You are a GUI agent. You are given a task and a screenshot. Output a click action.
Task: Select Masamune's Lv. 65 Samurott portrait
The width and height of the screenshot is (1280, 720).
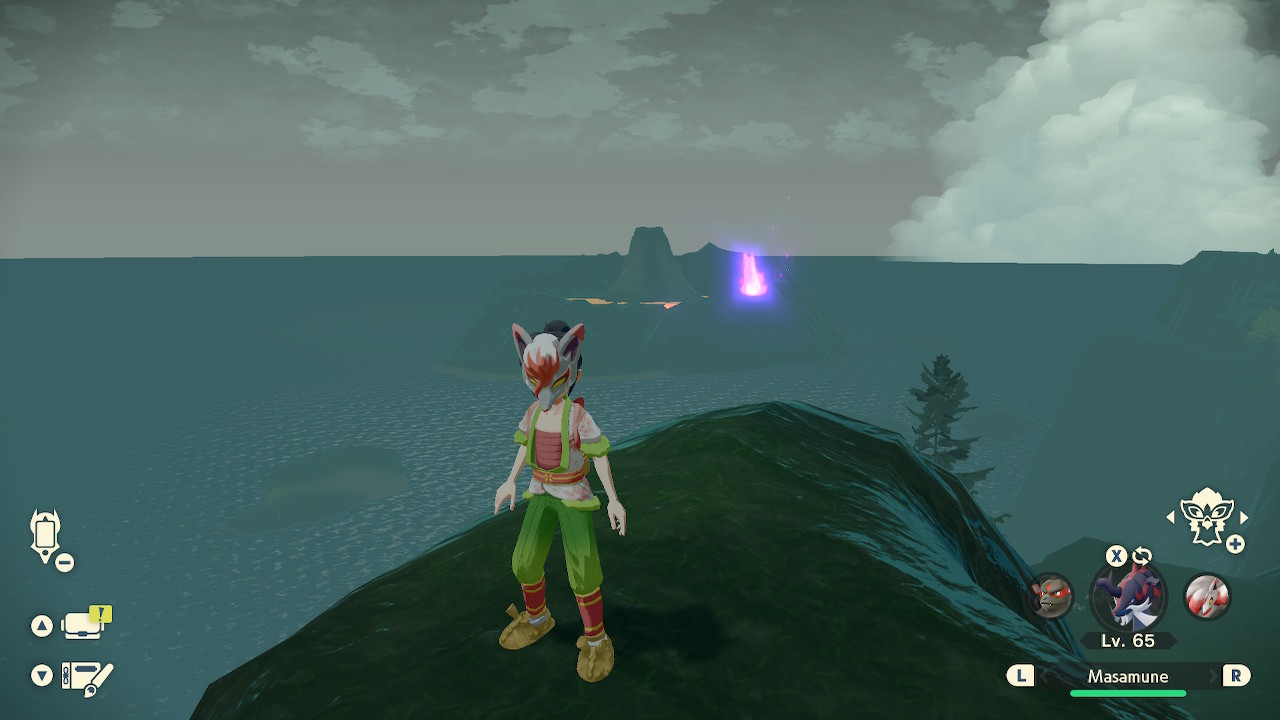[1128, 597]
